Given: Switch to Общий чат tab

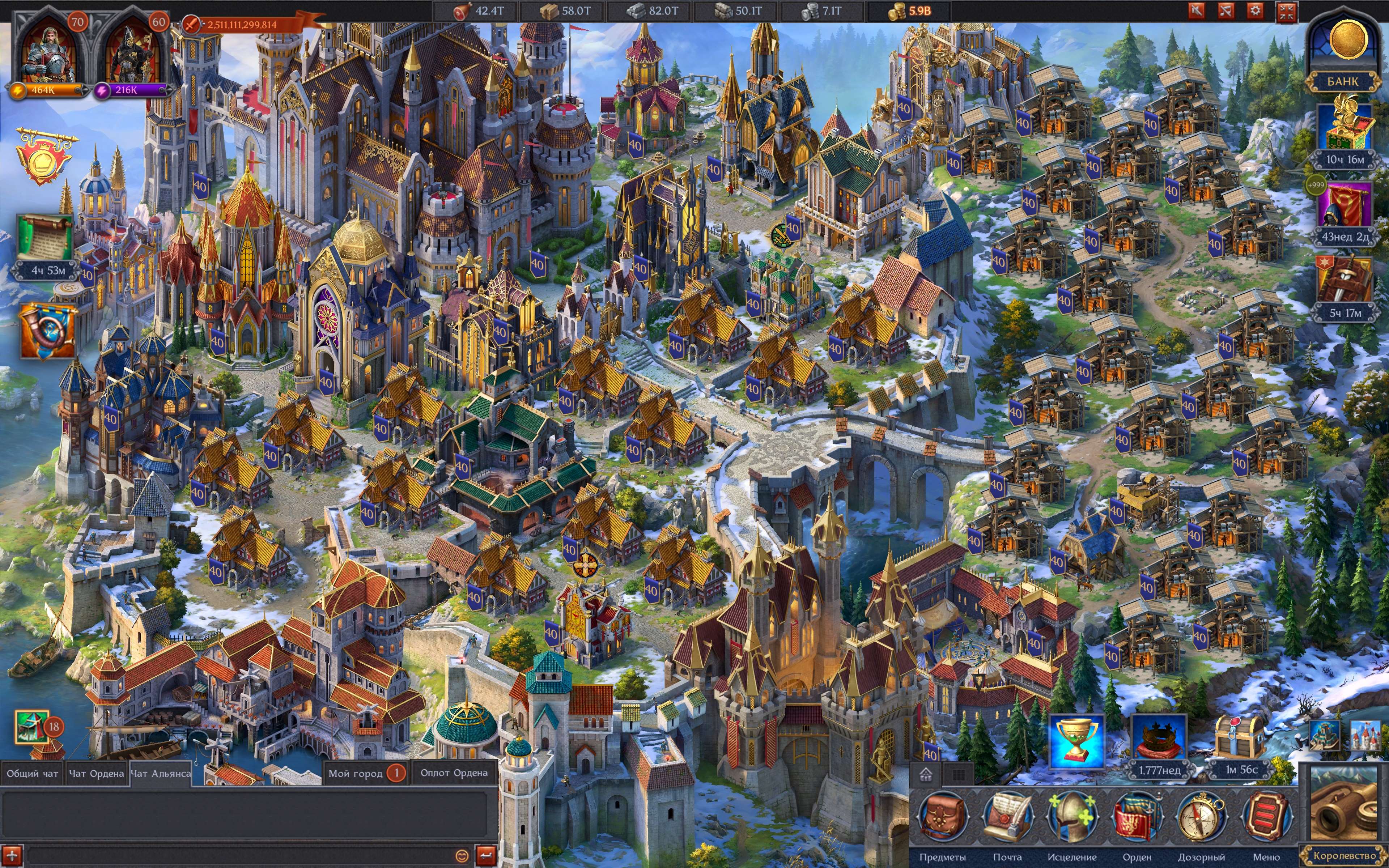Looking at the screenshot, I should pos(32,773).
